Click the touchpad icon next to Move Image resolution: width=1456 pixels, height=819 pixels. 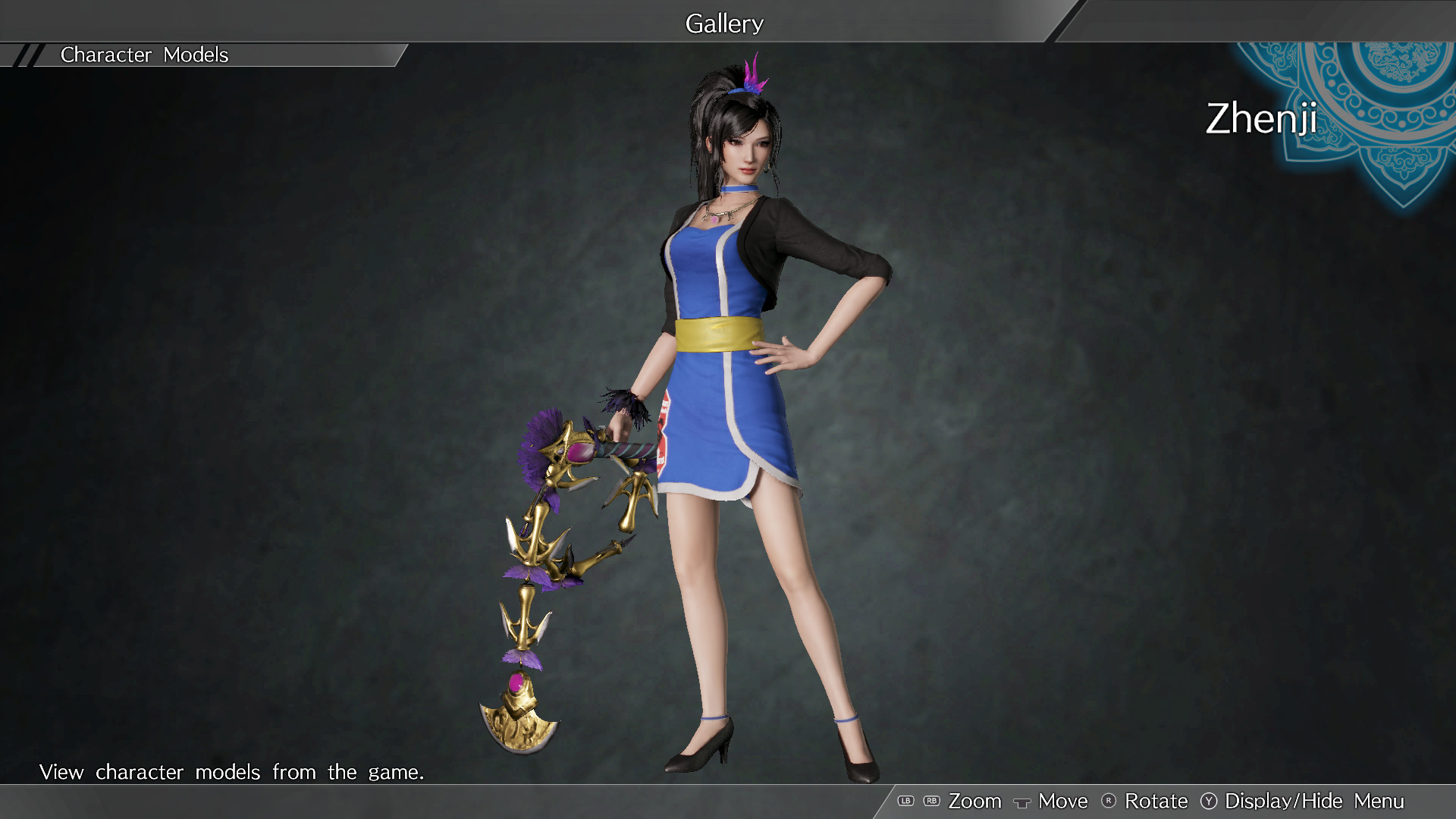click(x=1022, y=802)
